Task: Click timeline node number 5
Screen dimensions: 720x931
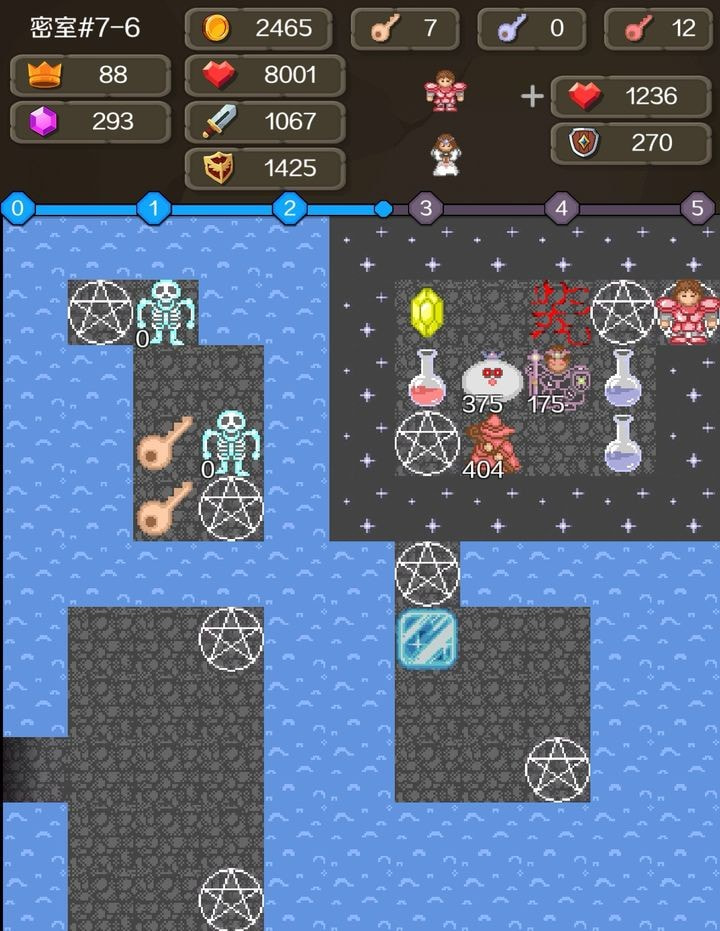Action: 698,209
